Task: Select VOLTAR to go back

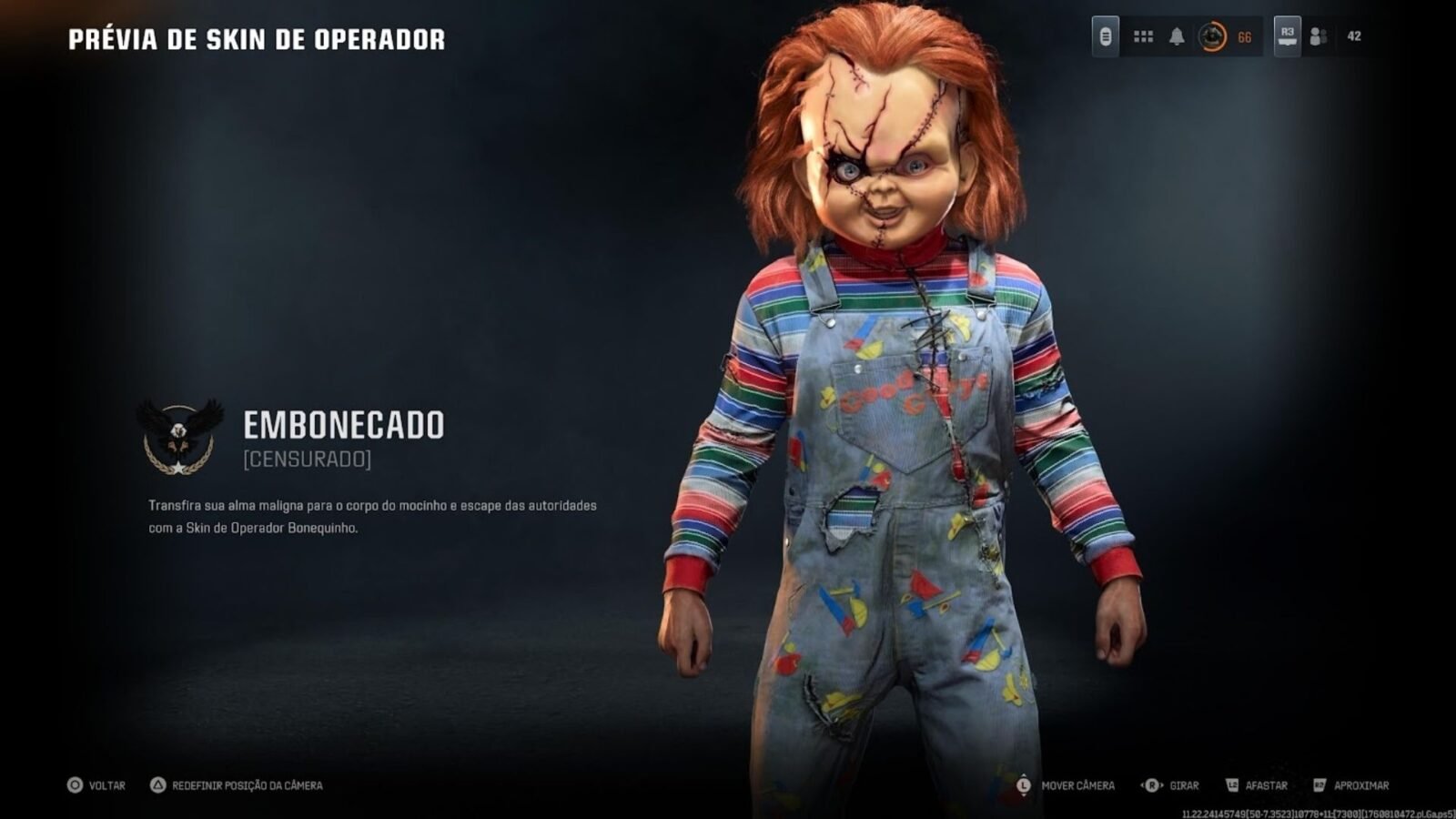Action: [x=102, y=784]
